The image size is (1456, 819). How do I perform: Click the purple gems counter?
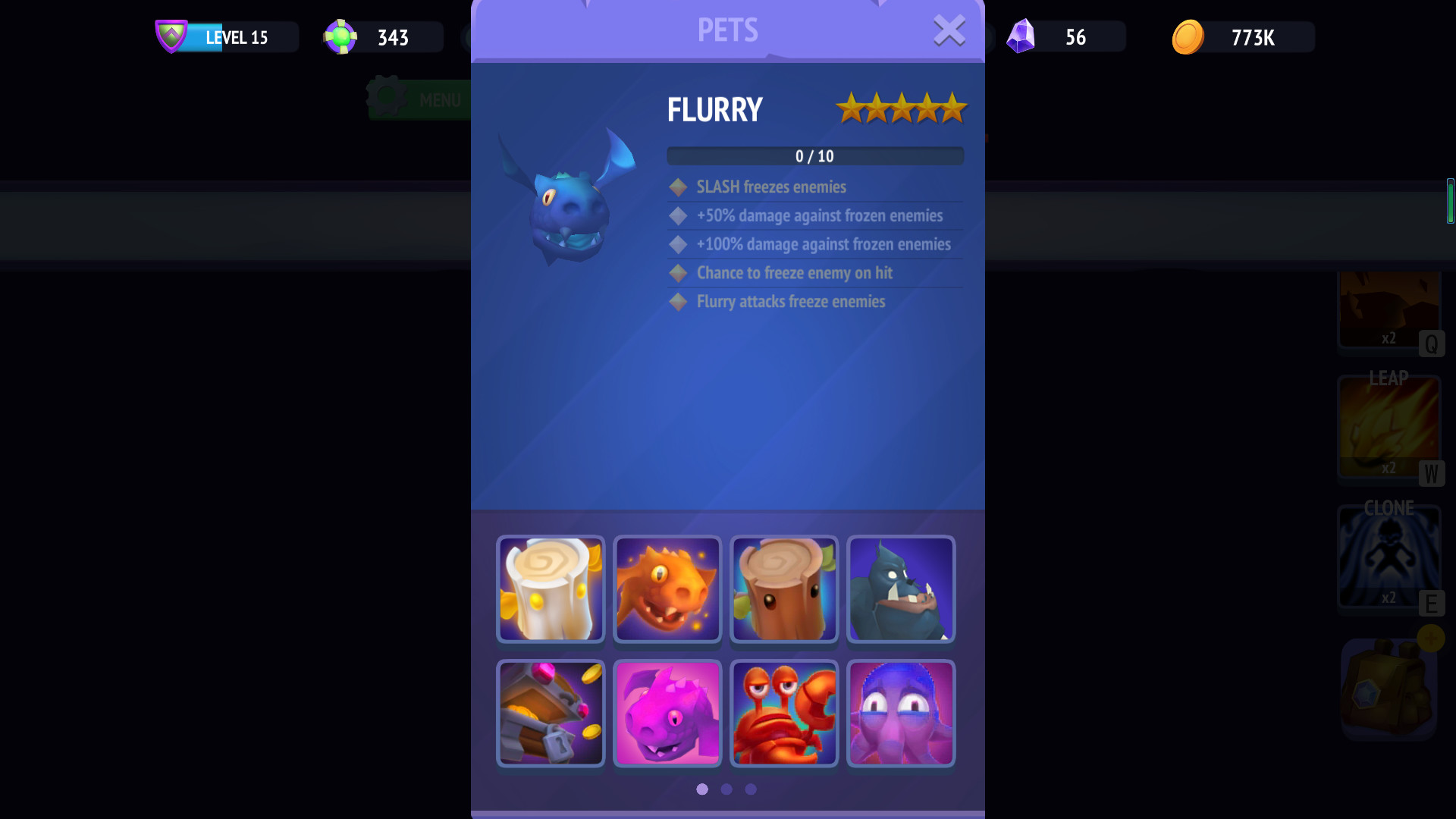pyautogui.click(x=1065, y=37)
